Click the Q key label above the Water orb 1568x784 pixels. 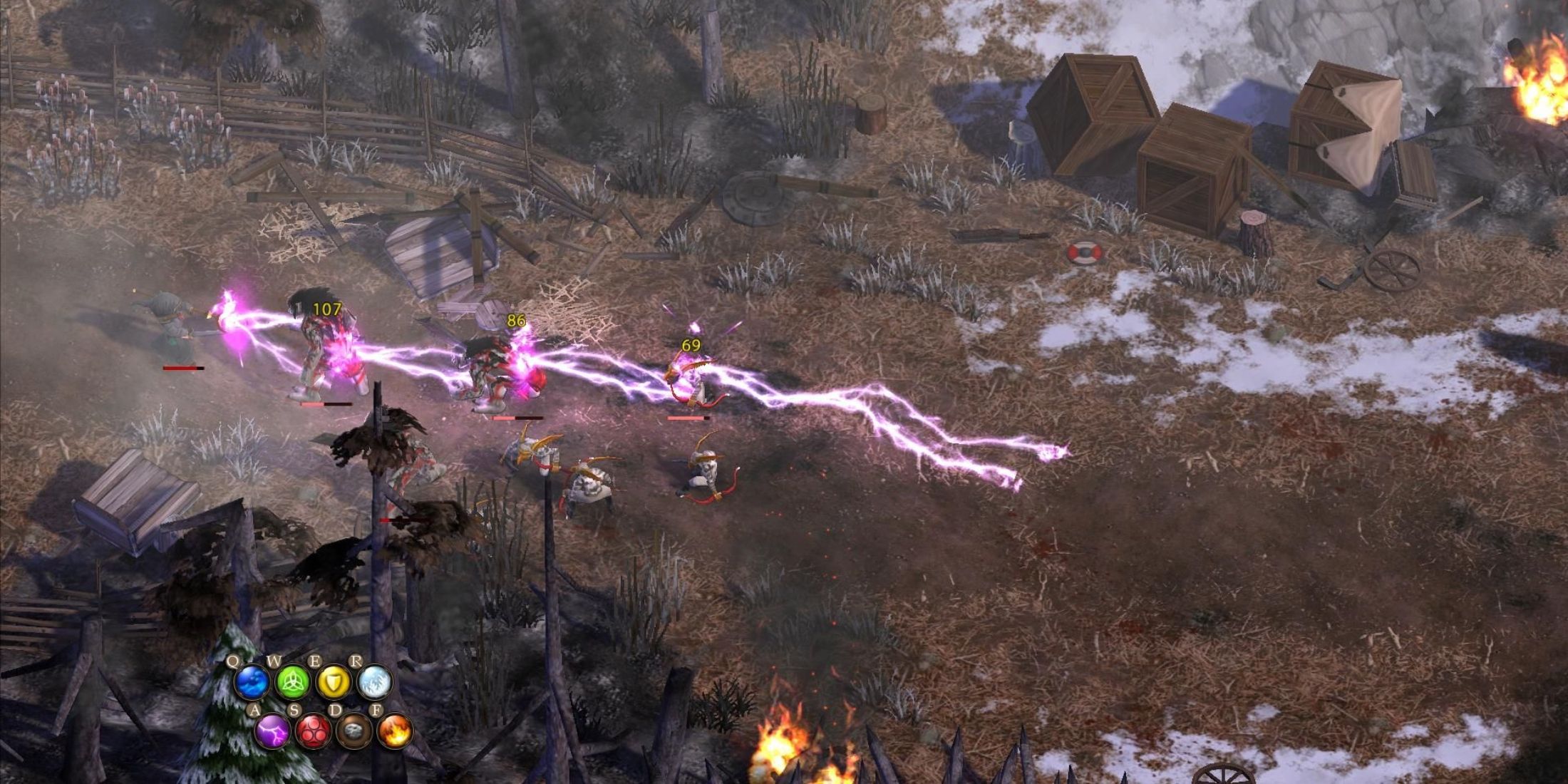pyautogui.click(x=232, y=660)
